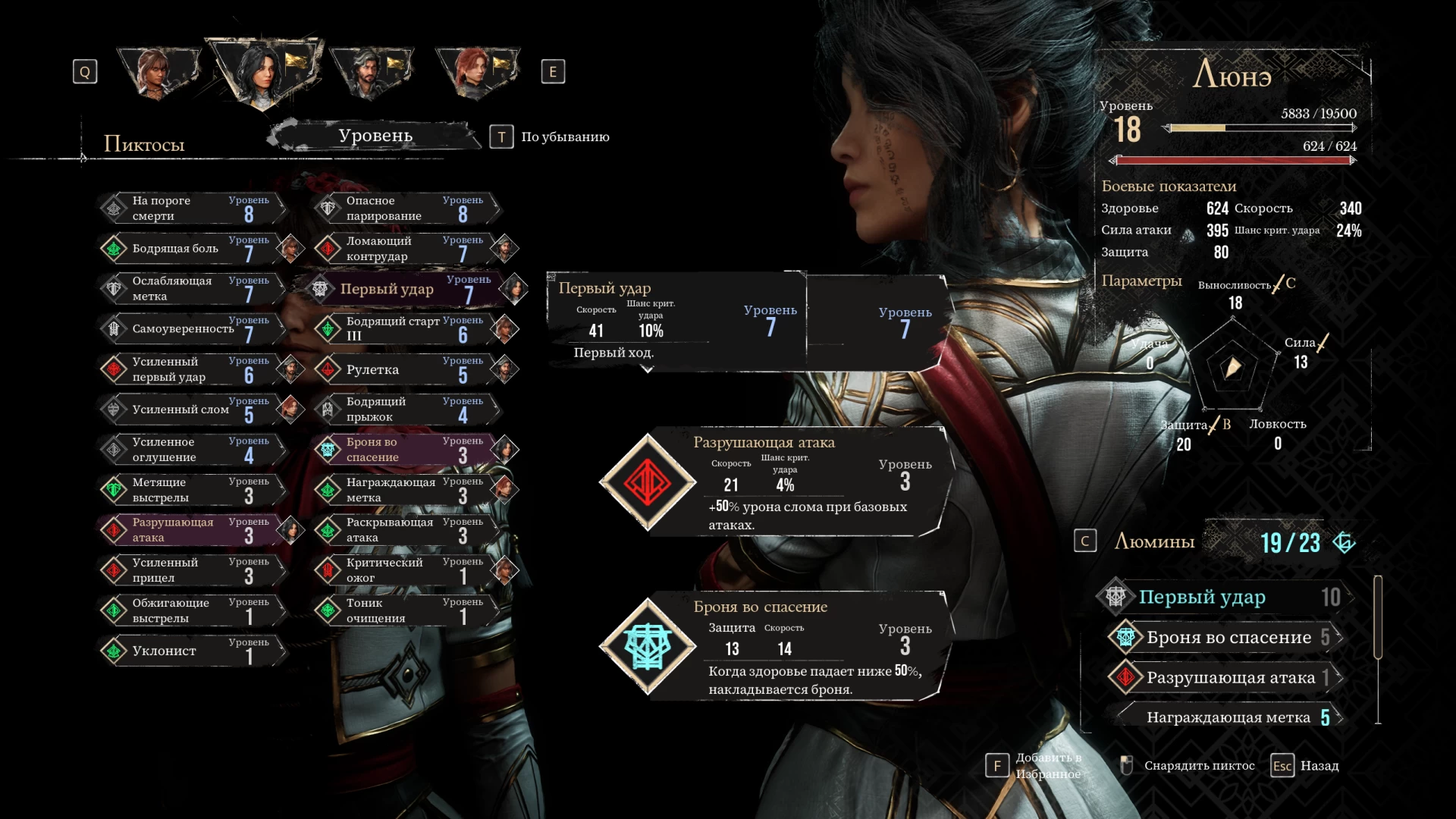
Task: Open the Уровень sort selector
Action: (x=375, y=136)
